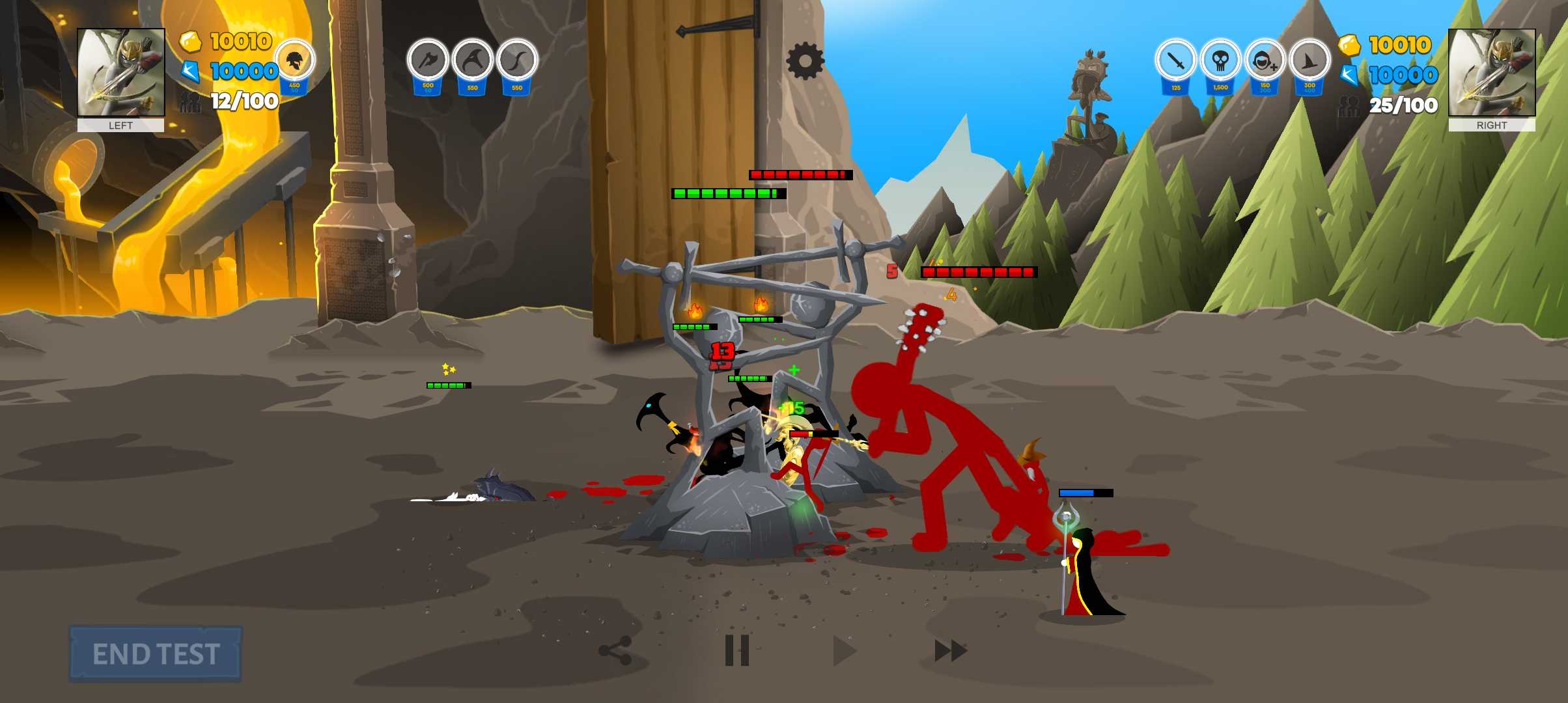
Task: Choose the wavy blade unit icon
Action: [517, 61]
